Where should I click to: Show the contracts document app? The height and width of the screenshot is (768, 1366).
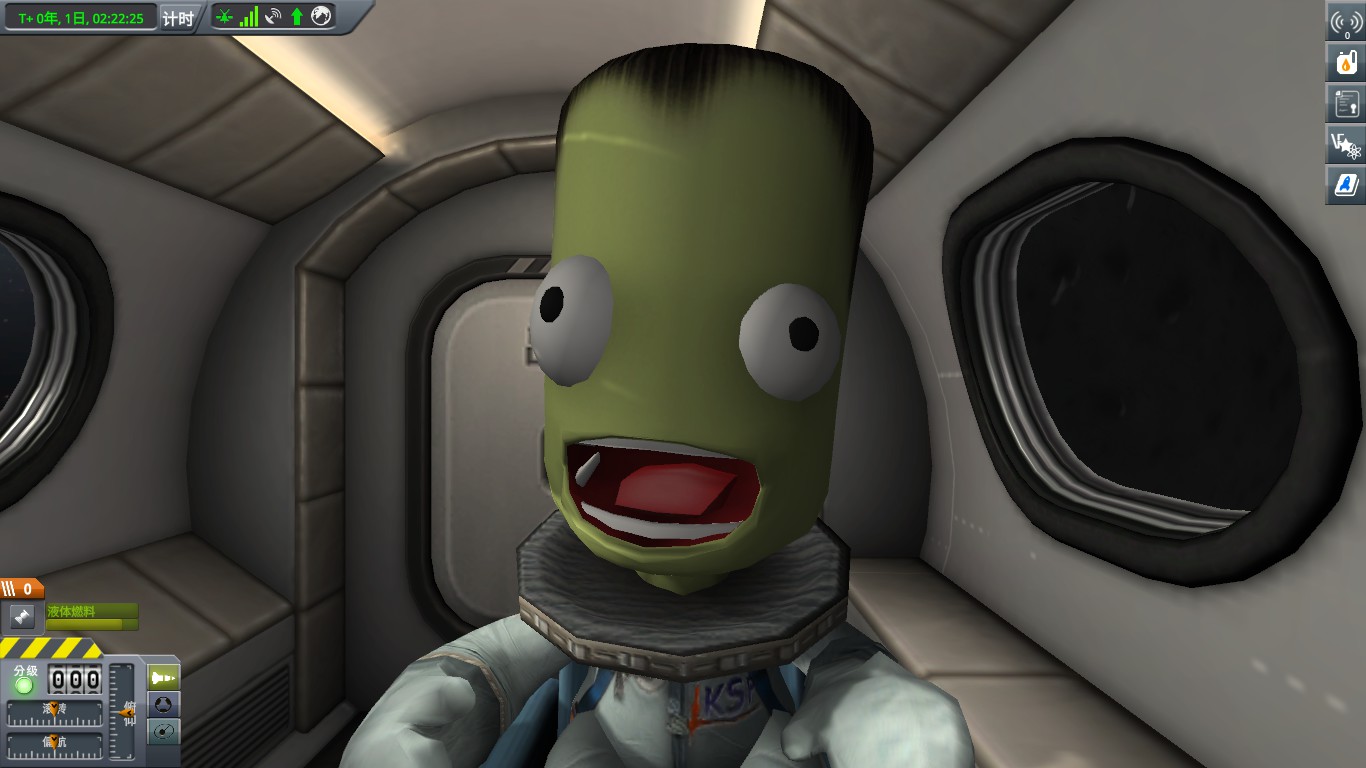pyautogui.click(x=1346, y=103)
